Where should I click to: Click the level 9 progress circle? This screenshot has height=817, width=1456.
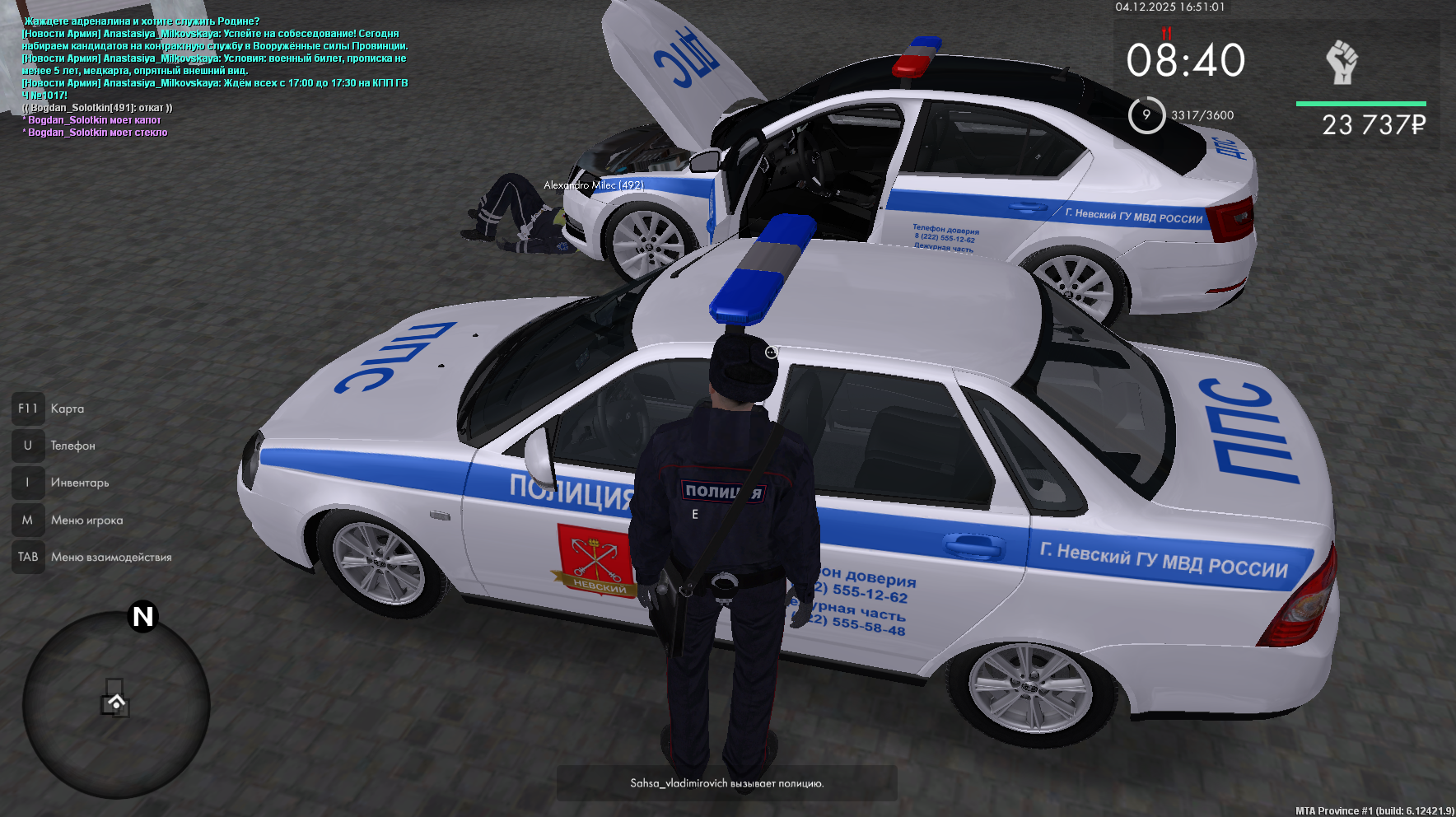coord(1146,115)
